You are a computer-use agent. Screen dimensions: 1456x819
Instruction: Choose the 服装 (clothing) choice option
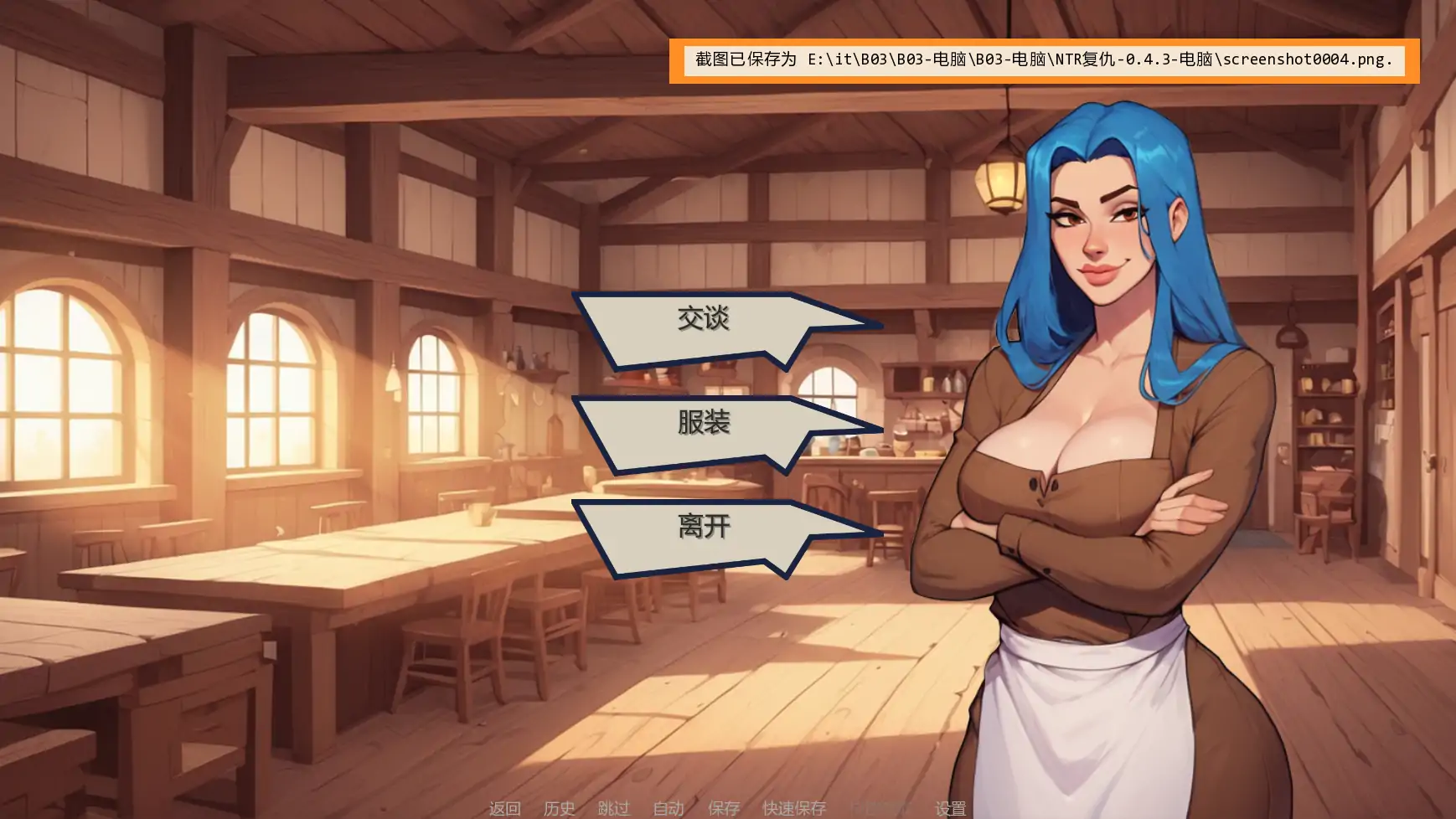[x=702, y=424]
